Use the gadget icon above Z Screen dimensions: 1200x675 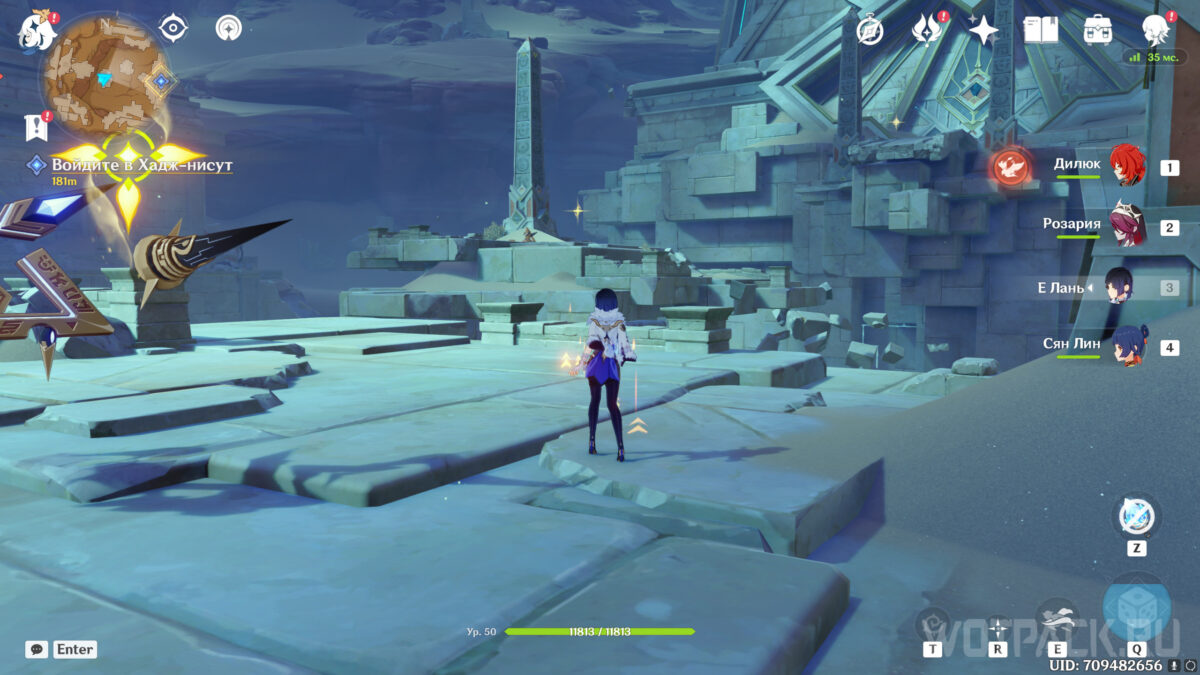coord(1136,517)
